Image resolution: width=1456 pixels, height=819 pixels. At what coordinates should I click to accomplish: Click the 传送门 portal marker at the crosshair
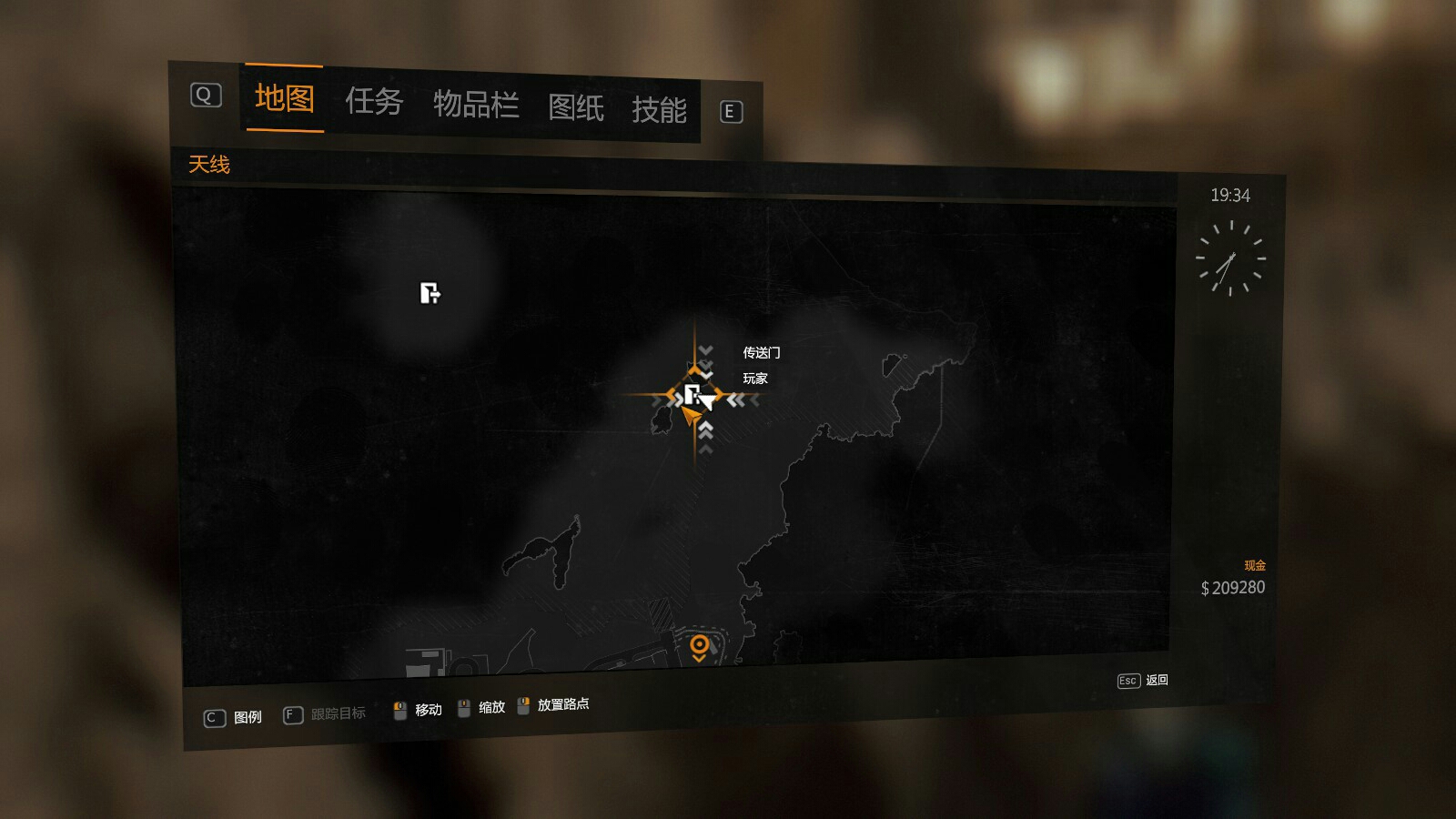tap(693, 395)
